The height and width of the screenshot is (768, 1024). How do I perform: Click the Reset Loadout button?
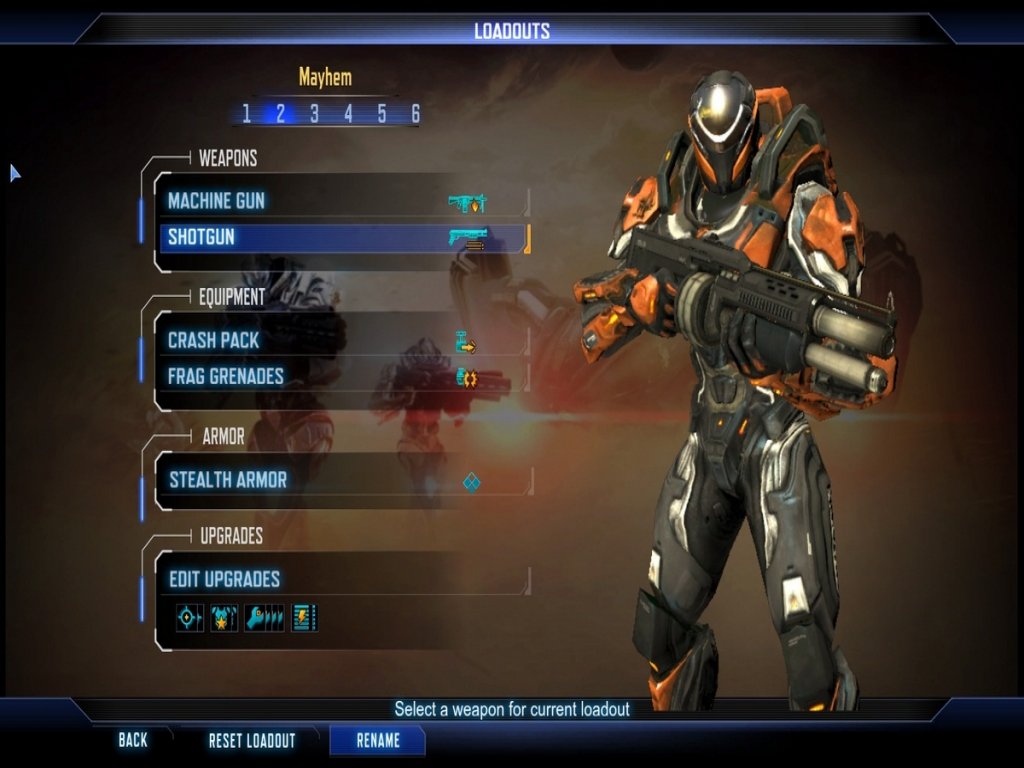pyautogui.click(x=252, y=741)
